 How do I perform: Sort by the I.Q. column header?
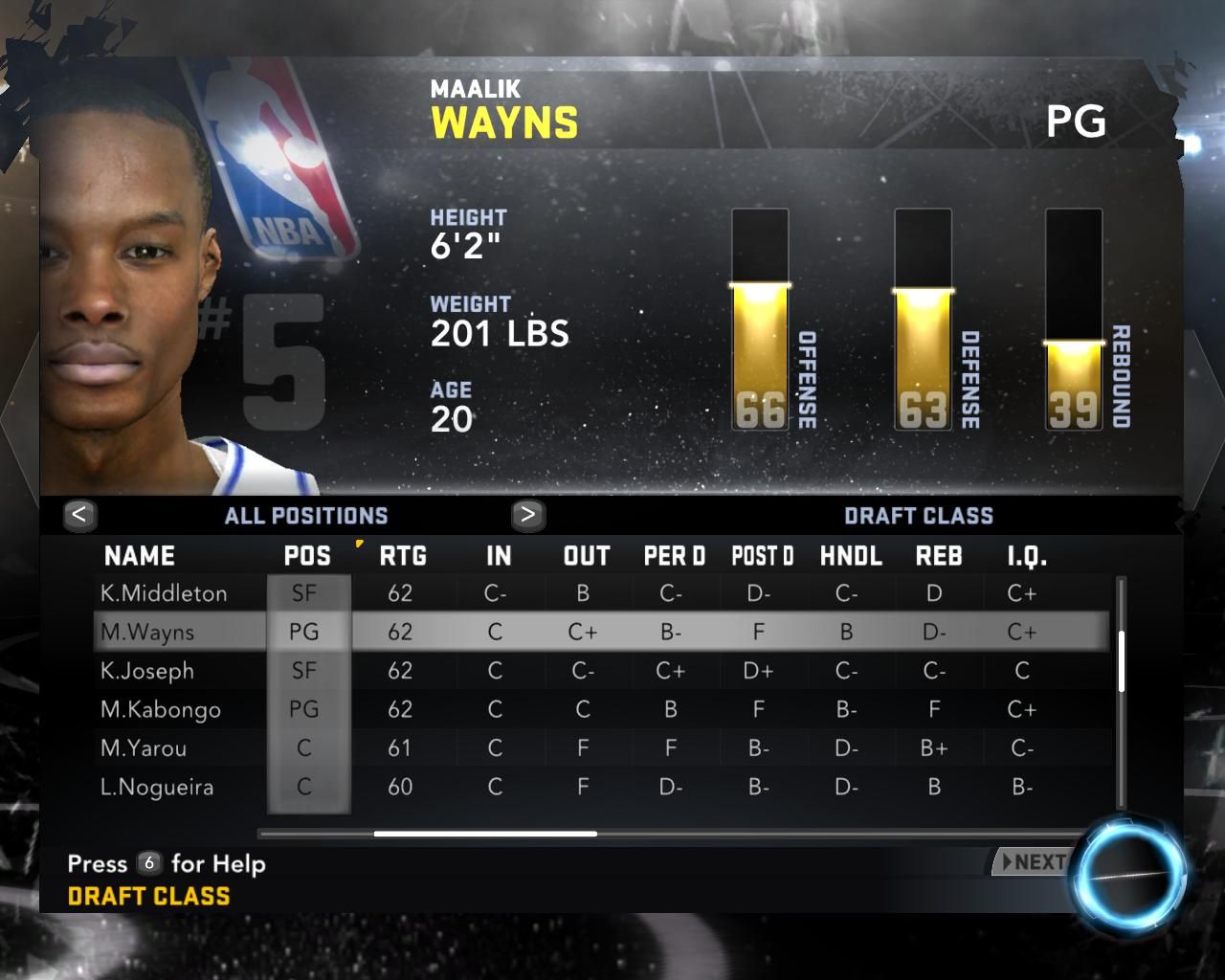[1027, 556]
